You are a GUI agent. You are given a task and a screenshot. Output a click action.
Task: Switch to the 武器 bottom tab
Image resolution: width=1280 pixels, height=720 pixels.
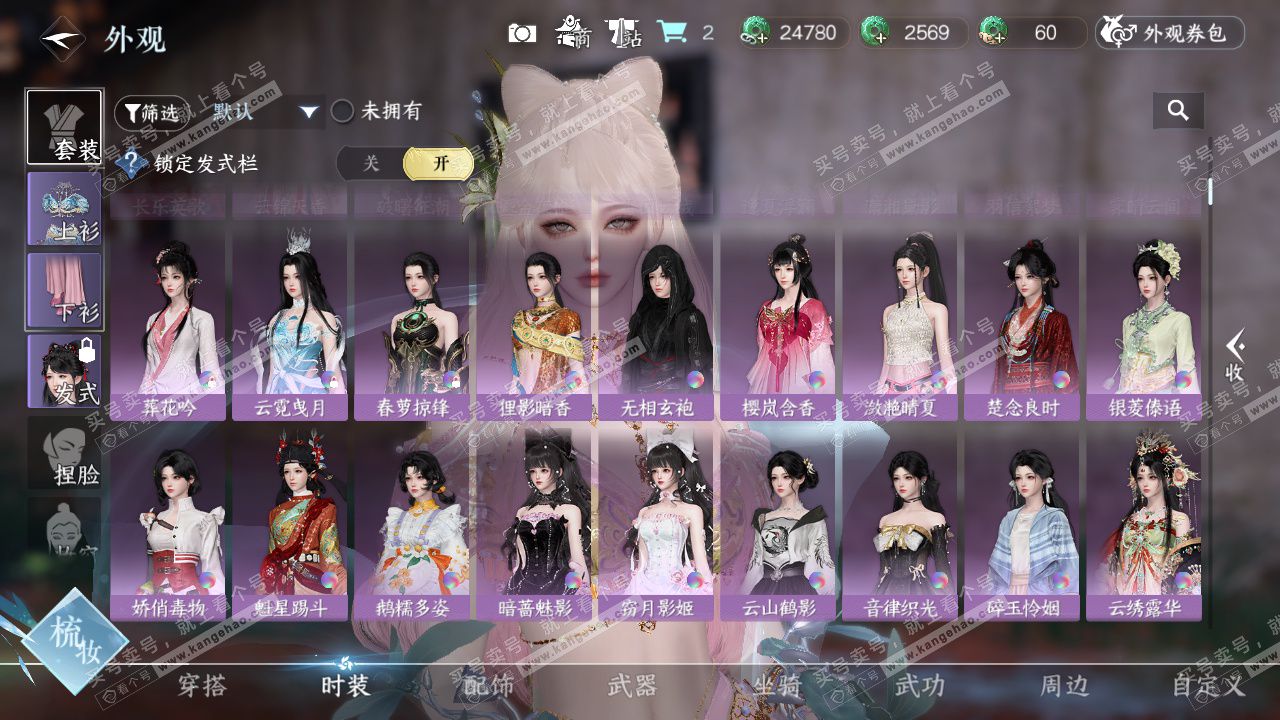coord(632,686)
